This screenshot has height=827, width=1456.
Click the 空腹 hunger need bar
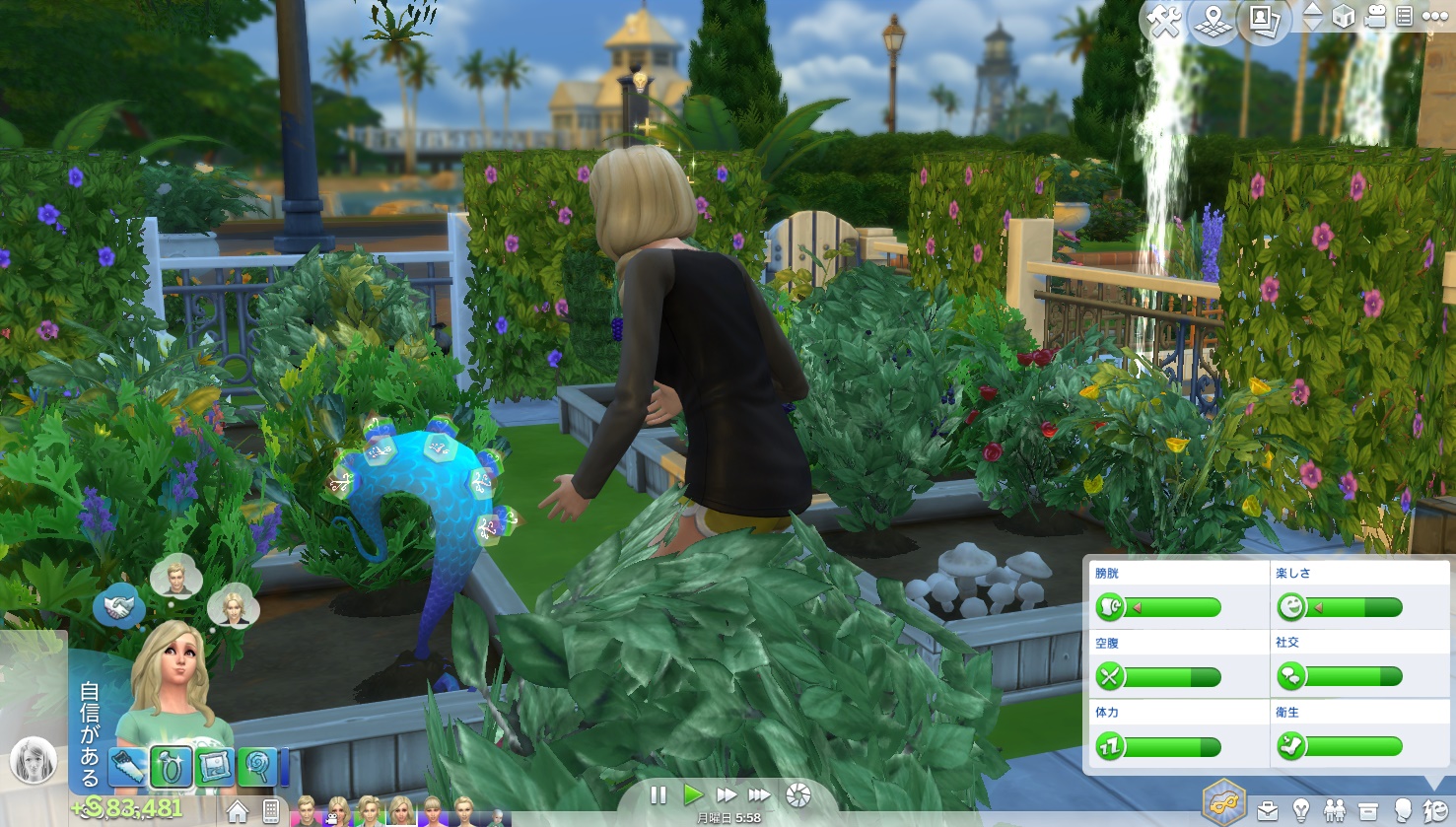(1173, 676)
